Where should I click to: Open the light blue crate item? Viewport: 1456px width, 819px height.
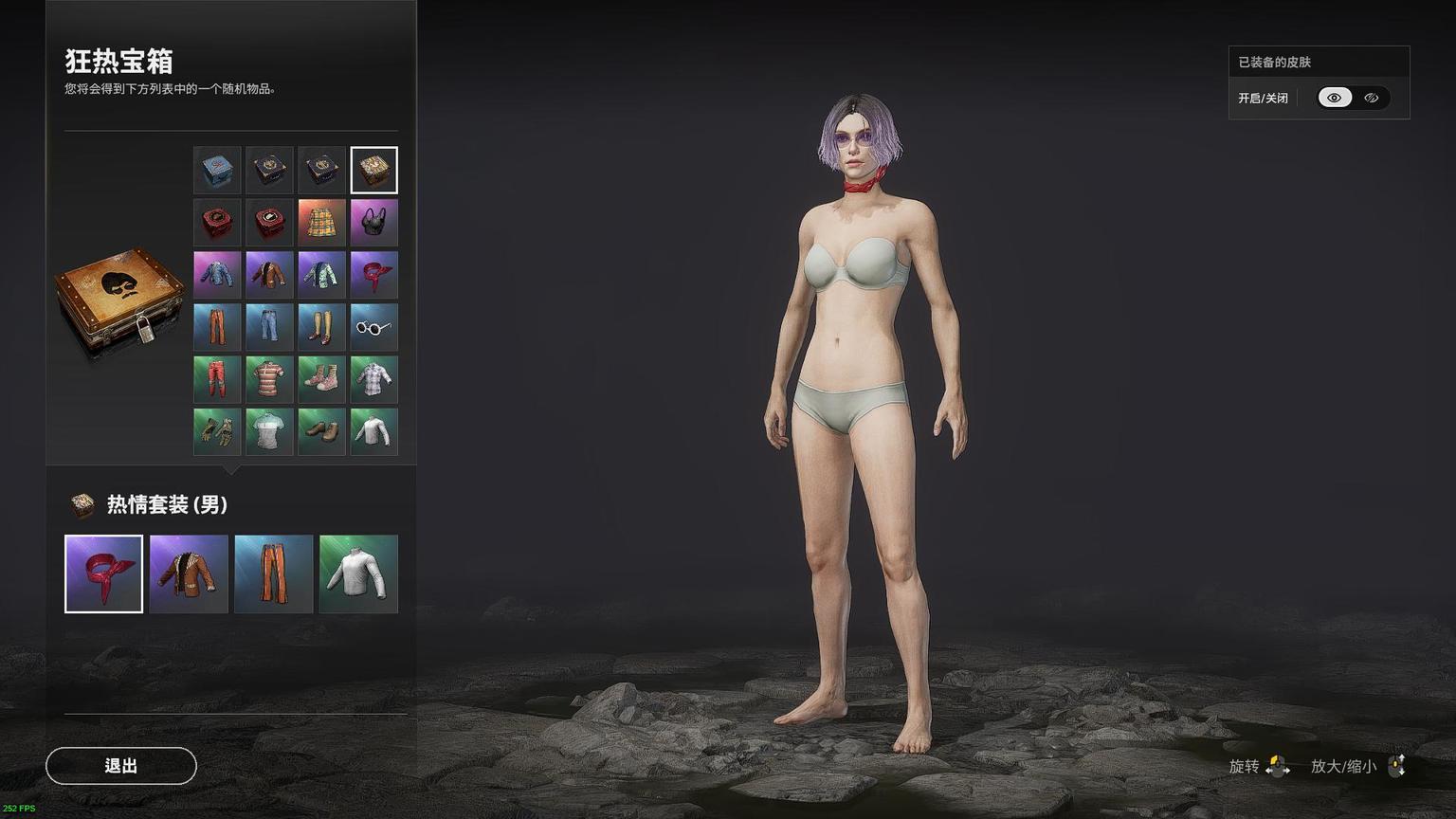click(x=217, y=171)
